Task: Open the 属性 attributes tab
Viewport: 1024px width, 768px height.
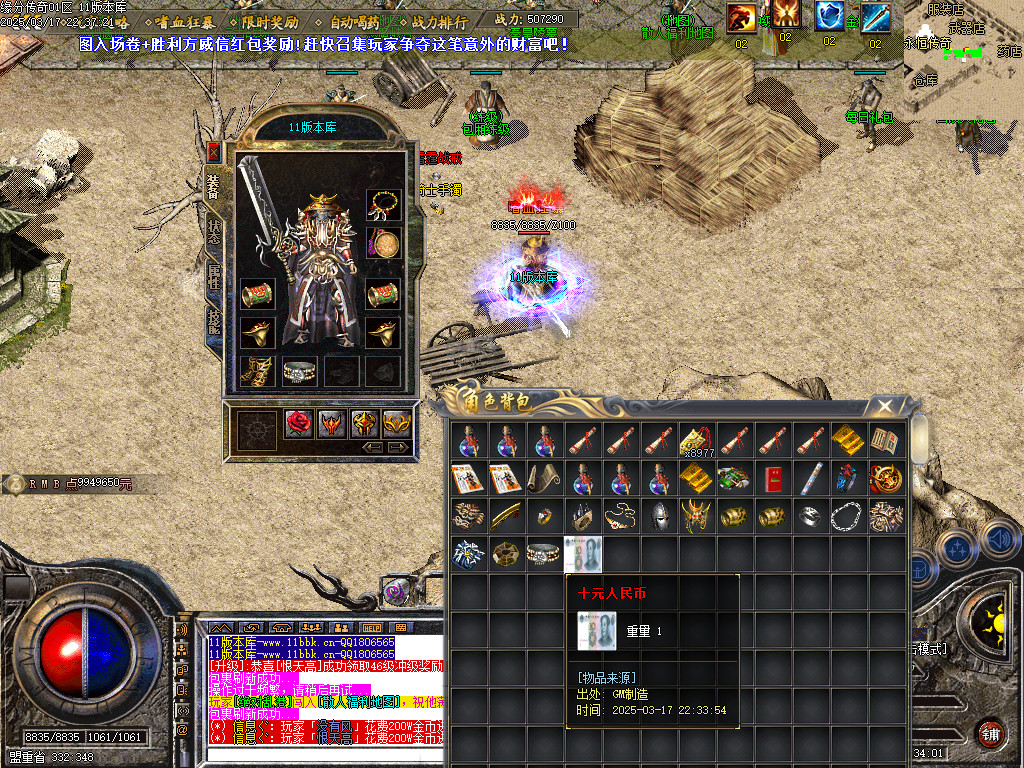Action: 213,277
